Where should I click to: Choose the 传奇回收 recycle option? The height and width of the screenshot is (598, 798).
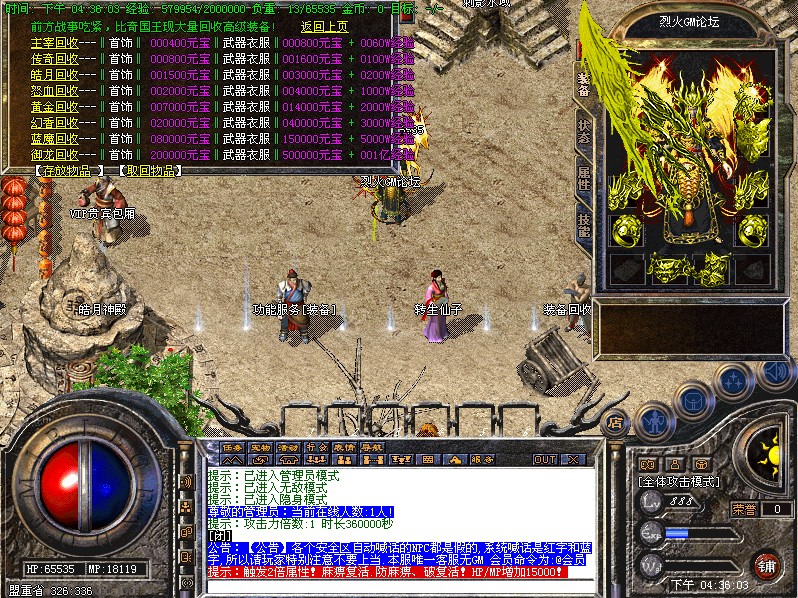point(55,59)
